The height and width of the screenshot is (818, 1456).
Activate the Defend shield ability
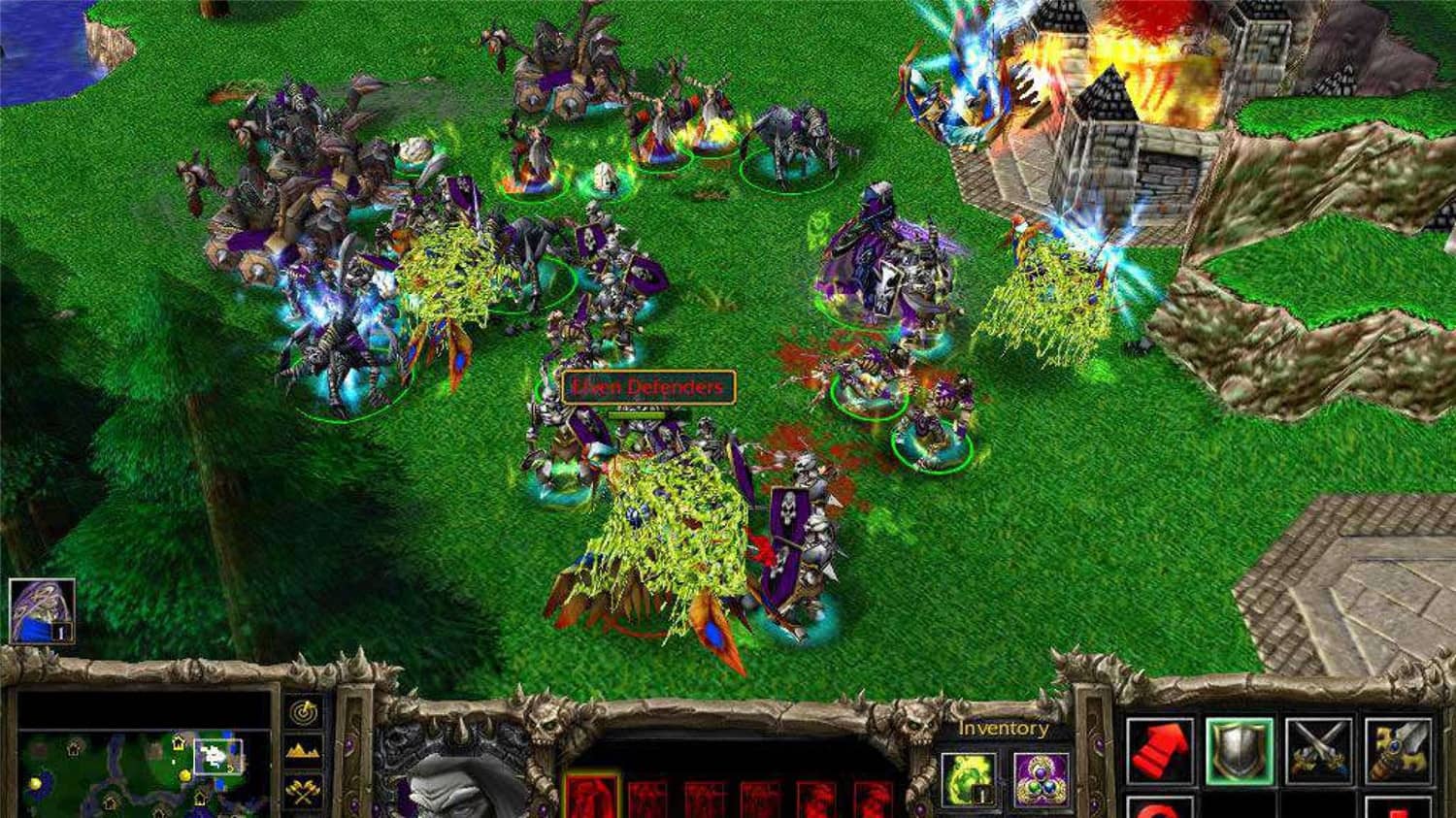pyautogui.click(x=1240, y=747)
